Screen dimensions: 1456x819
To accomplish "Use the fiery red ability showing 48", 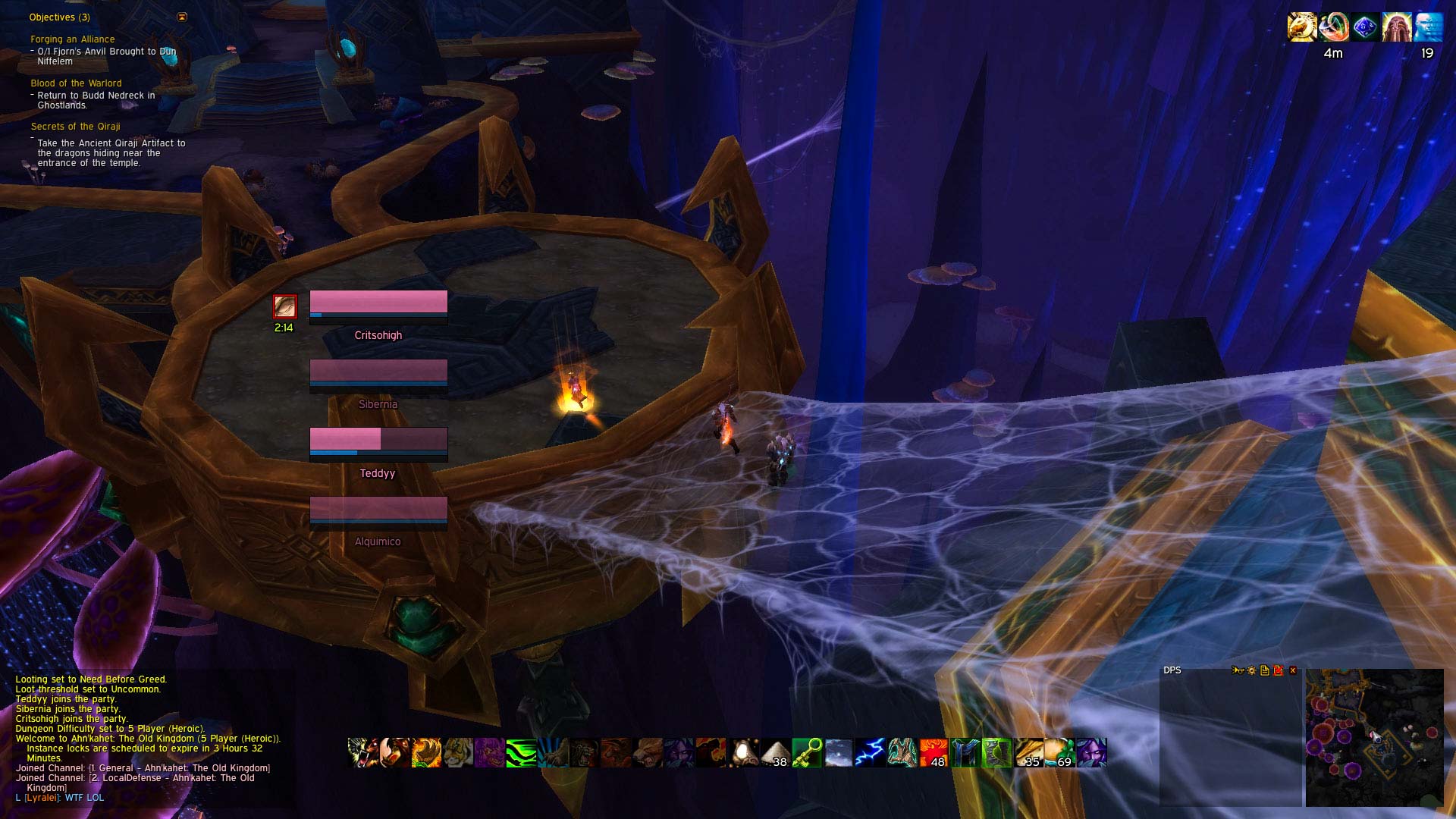I will point(934,753).
